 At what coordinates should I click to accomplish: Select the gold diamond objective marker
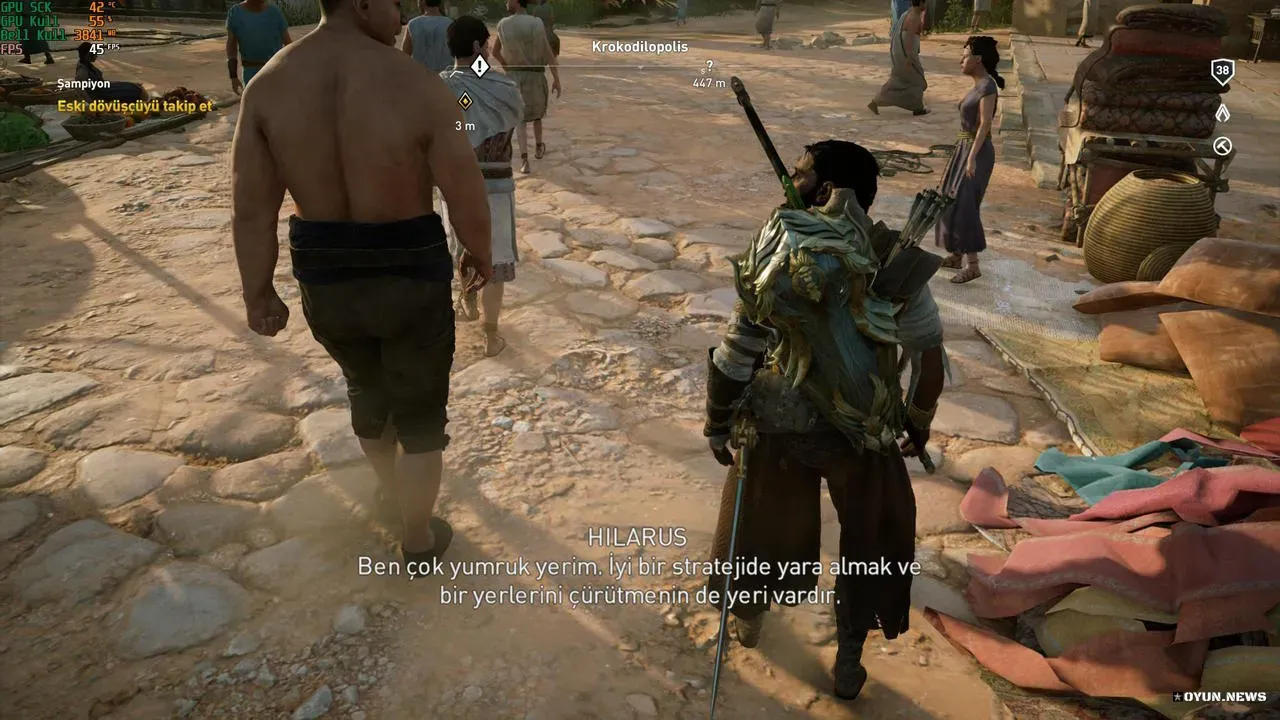point(465,100)
